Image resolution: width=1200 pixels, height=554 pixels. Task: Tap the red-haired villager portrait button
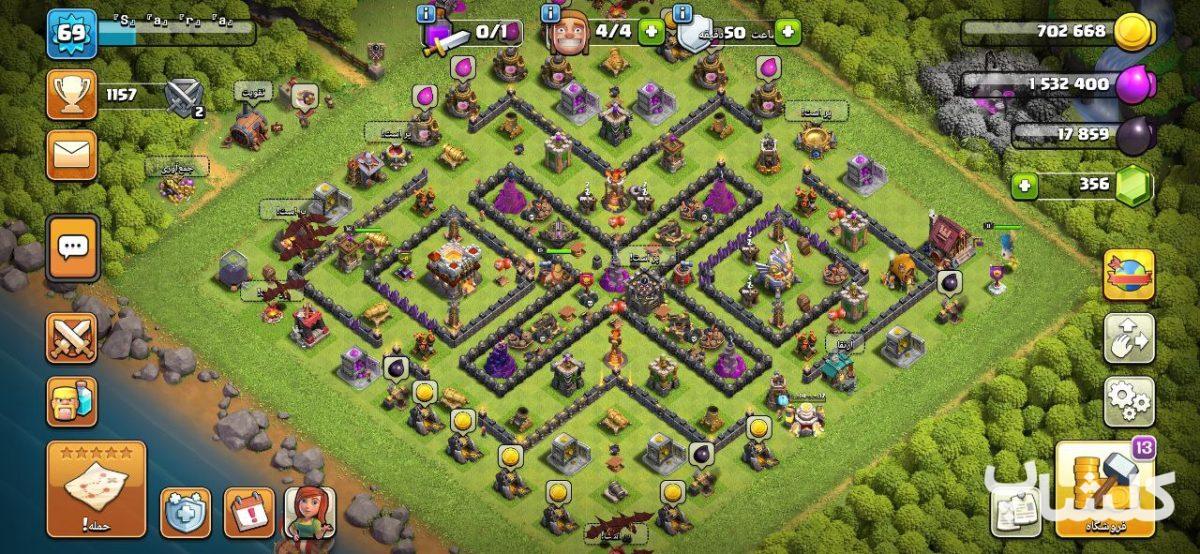tap(310, 512)
